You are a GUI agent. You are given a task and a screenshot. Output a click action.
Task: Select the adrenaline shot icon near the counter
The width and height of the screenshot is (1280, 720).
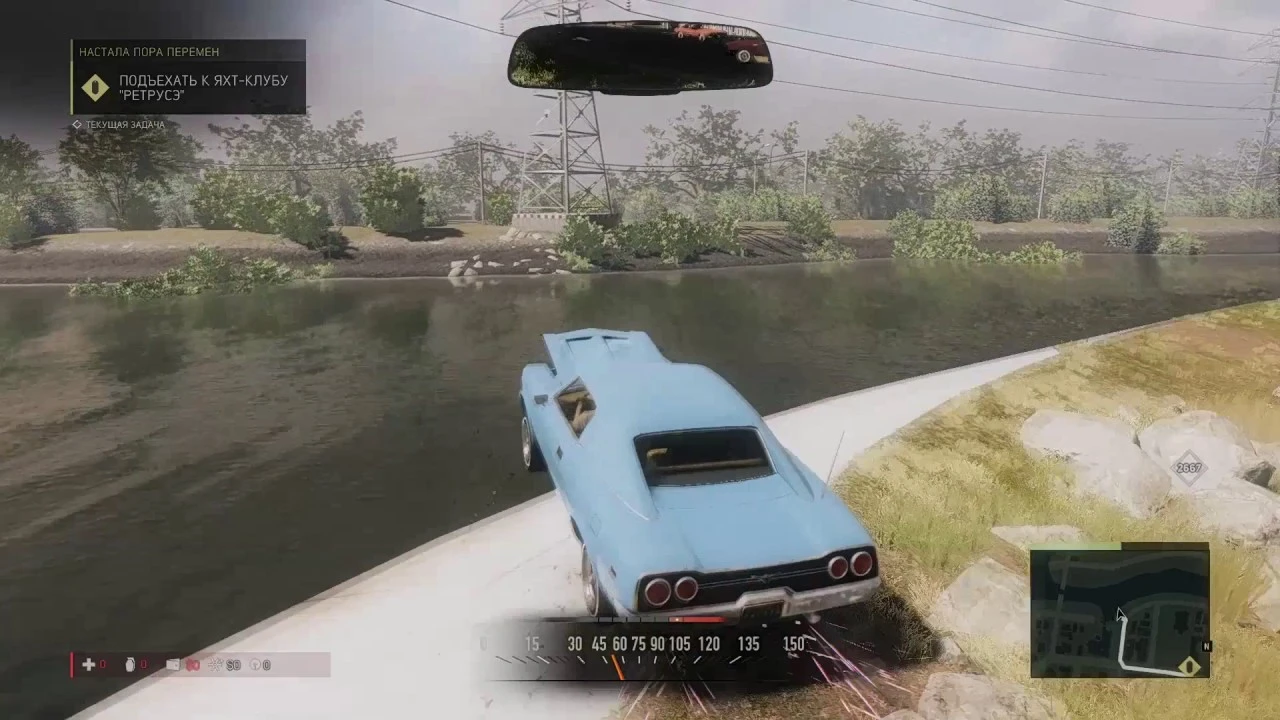tap(215, 664)
